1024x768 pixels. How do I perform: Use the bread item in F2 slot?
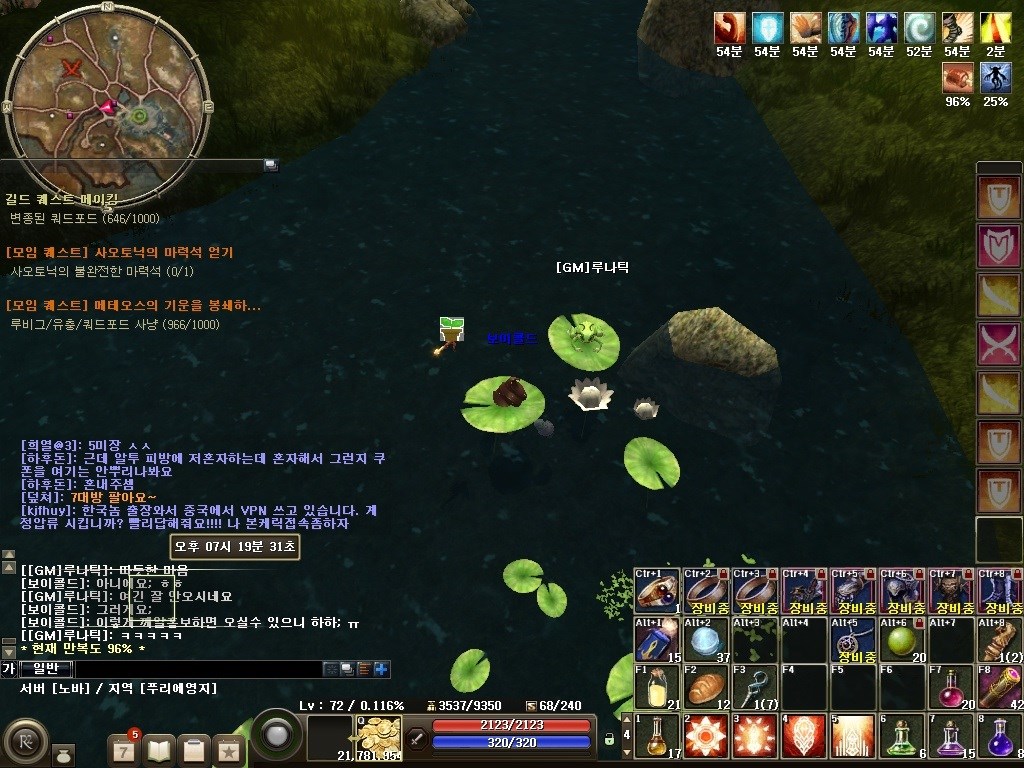[x=706, y=686]
